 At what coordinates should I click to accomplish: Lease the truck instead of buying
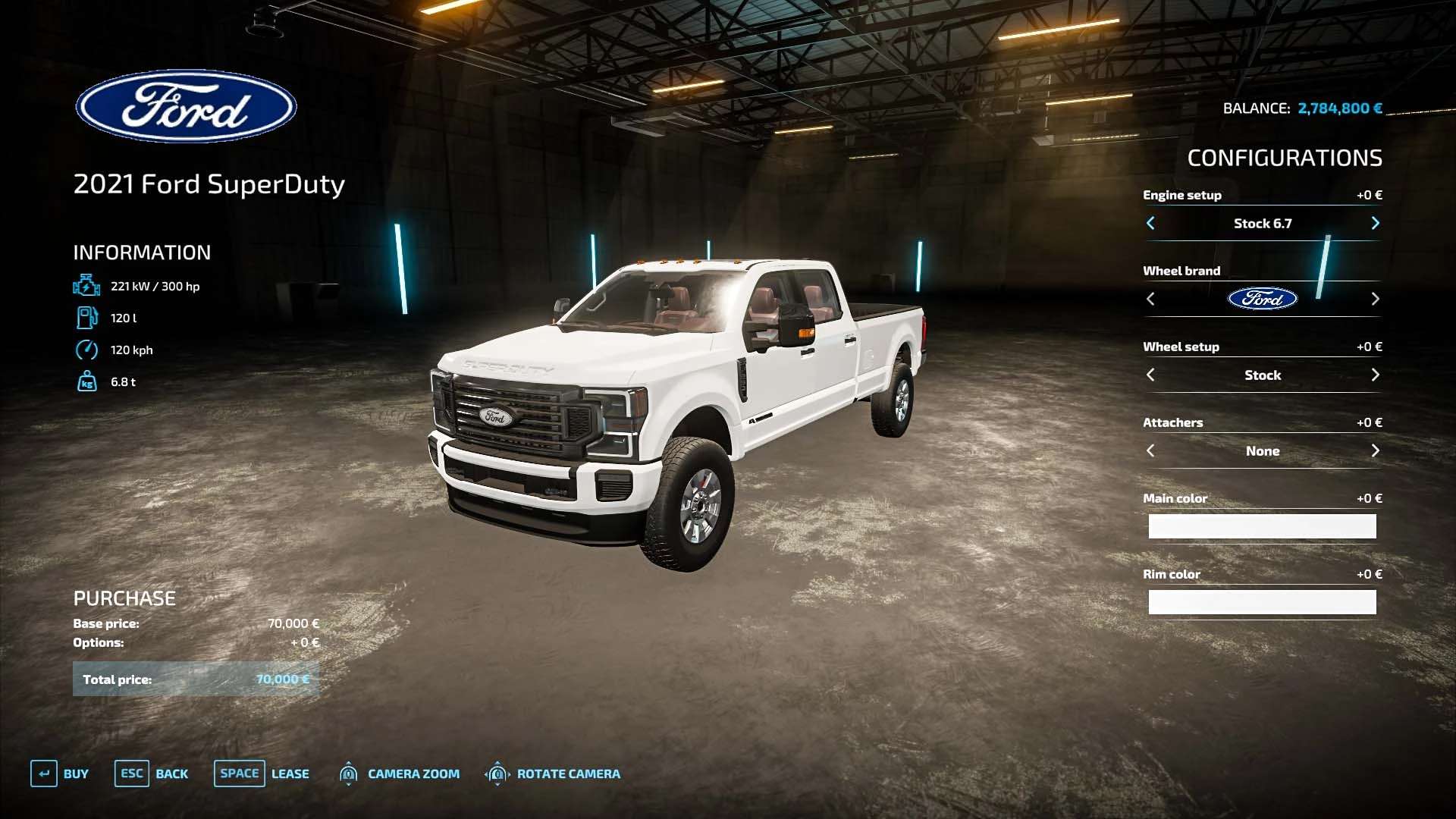click(x=262, y=773)
